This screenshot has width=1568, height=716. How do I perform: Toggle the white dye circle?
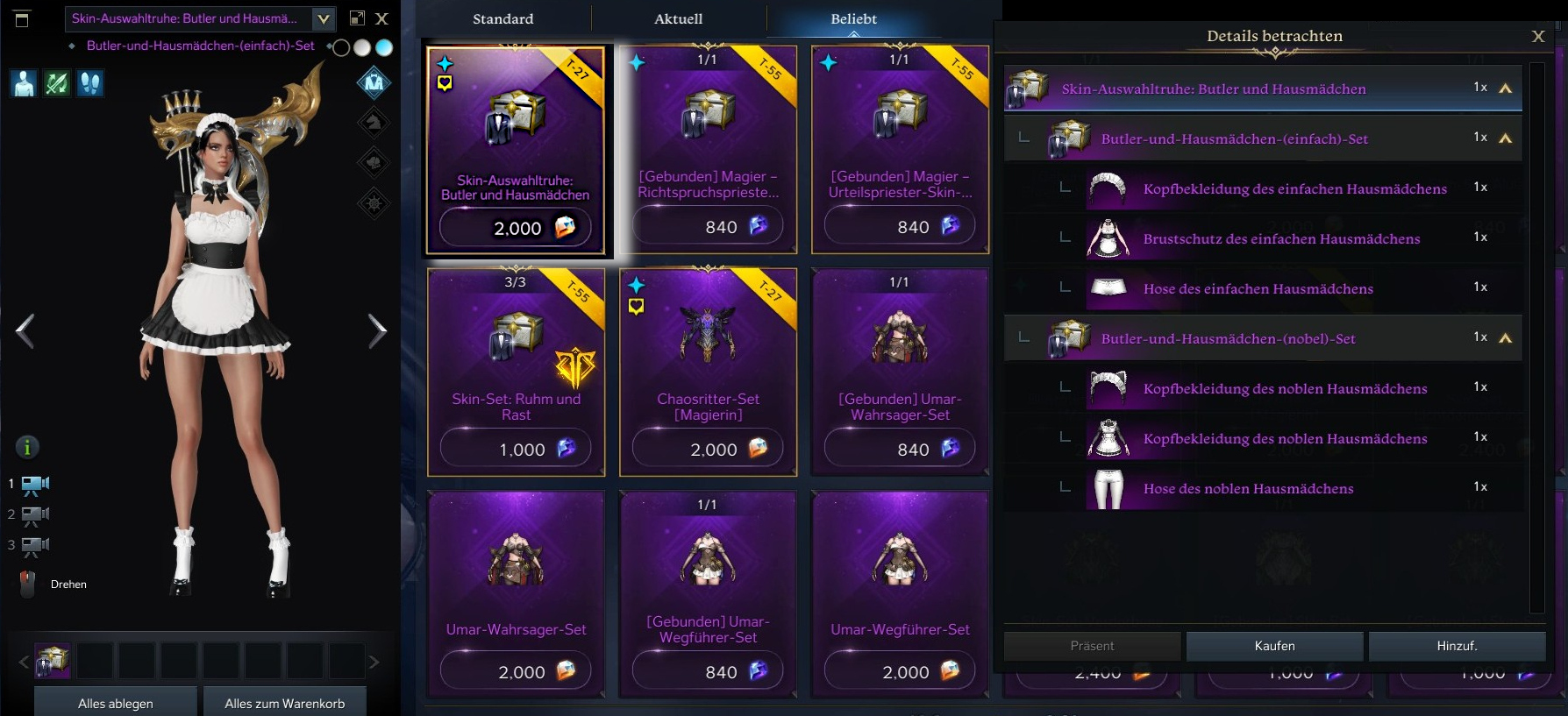coord(362,48)
